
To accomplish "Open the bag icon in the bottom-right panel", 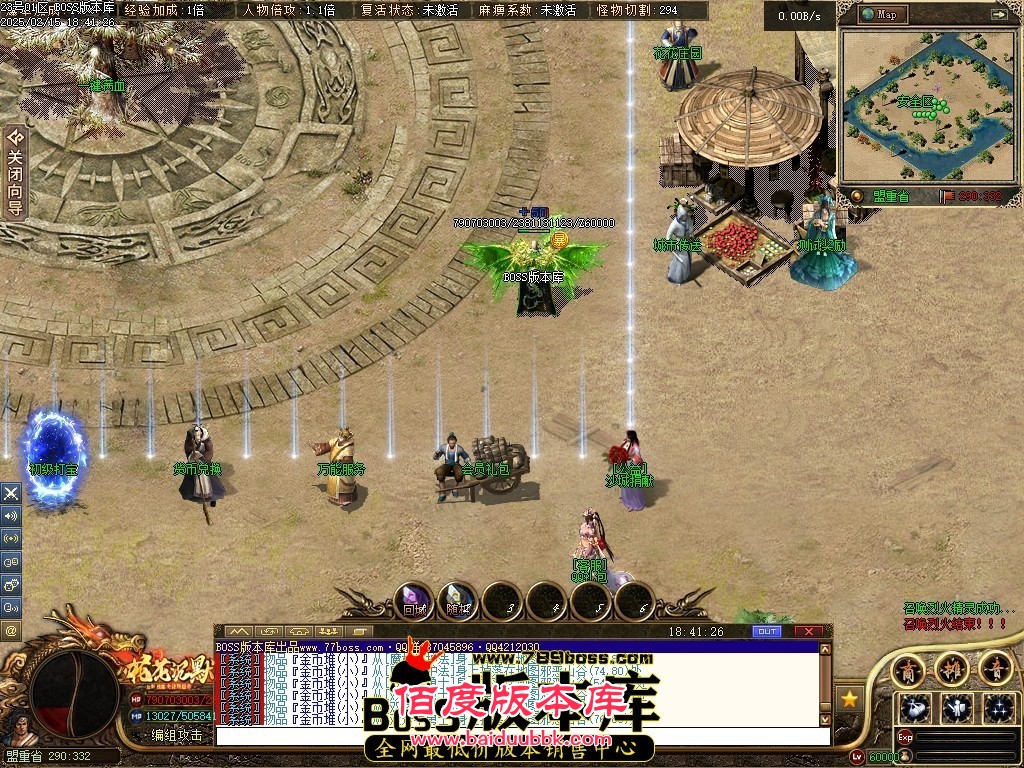I will pyautogui.click(x=914, y=708).
